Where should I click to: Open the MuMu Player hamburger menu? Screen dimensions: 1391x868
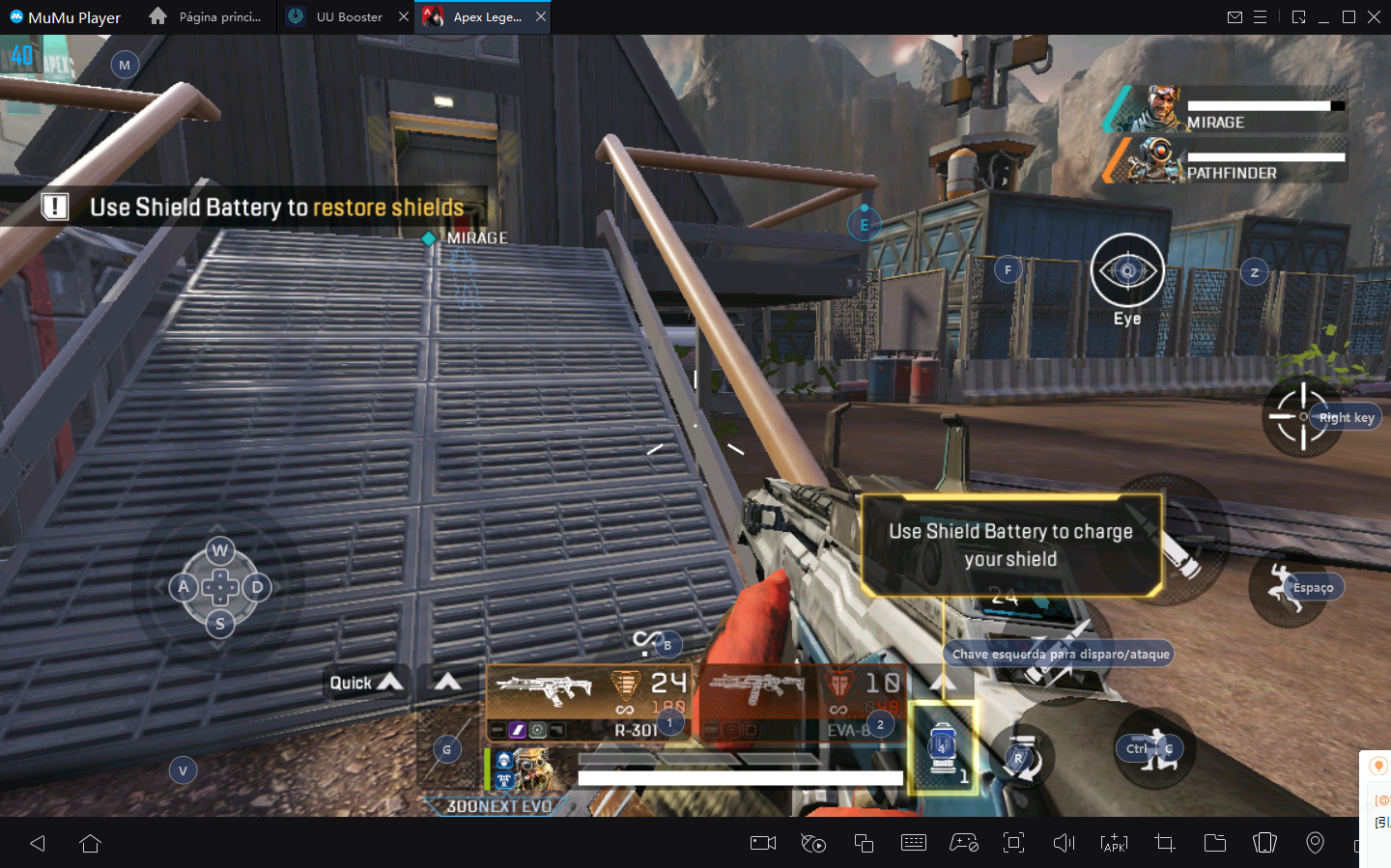coord(1262,16)
